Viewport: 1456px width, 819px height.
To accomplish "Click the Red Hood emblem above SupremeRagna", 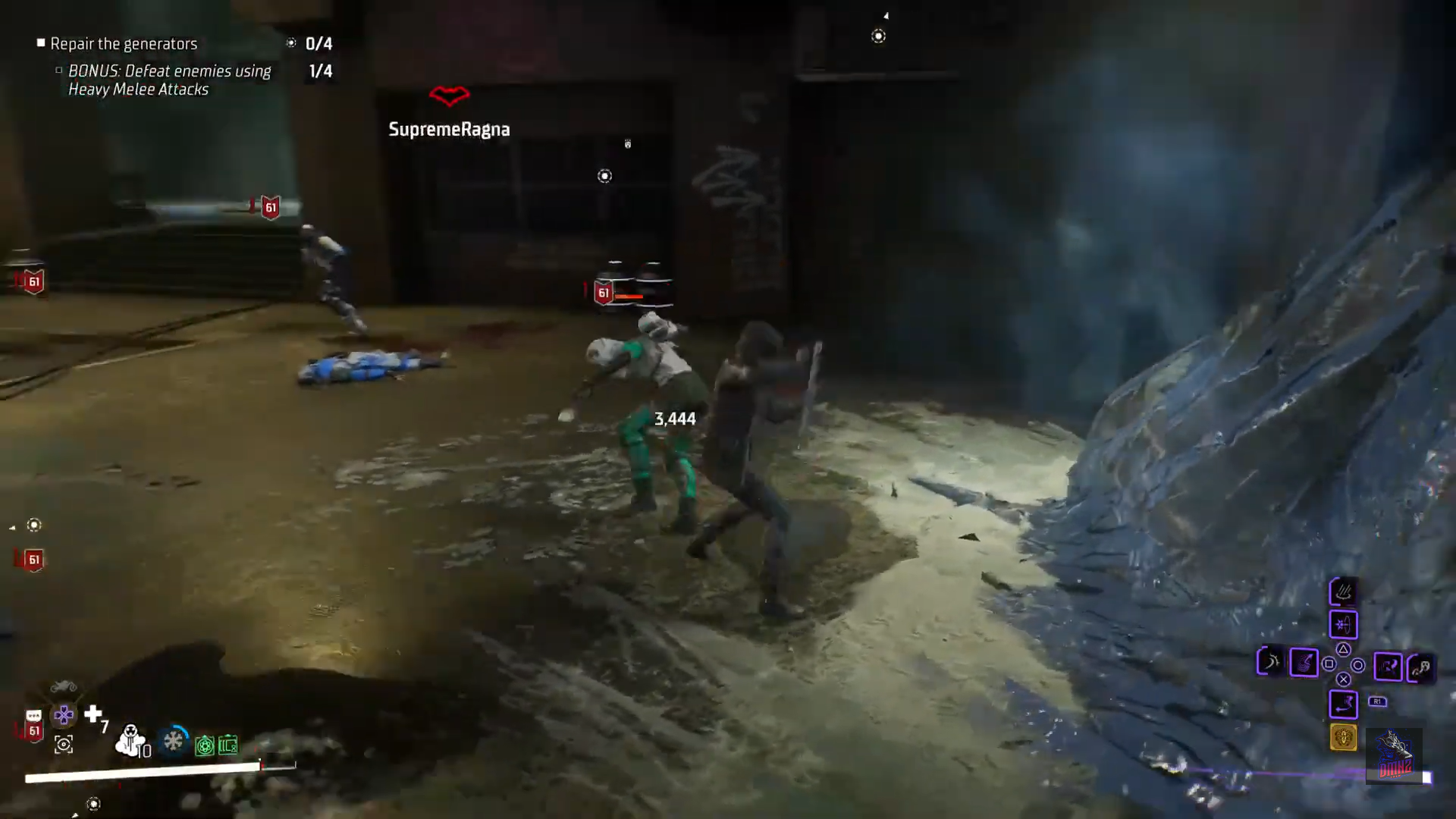I will pos(449,97).
